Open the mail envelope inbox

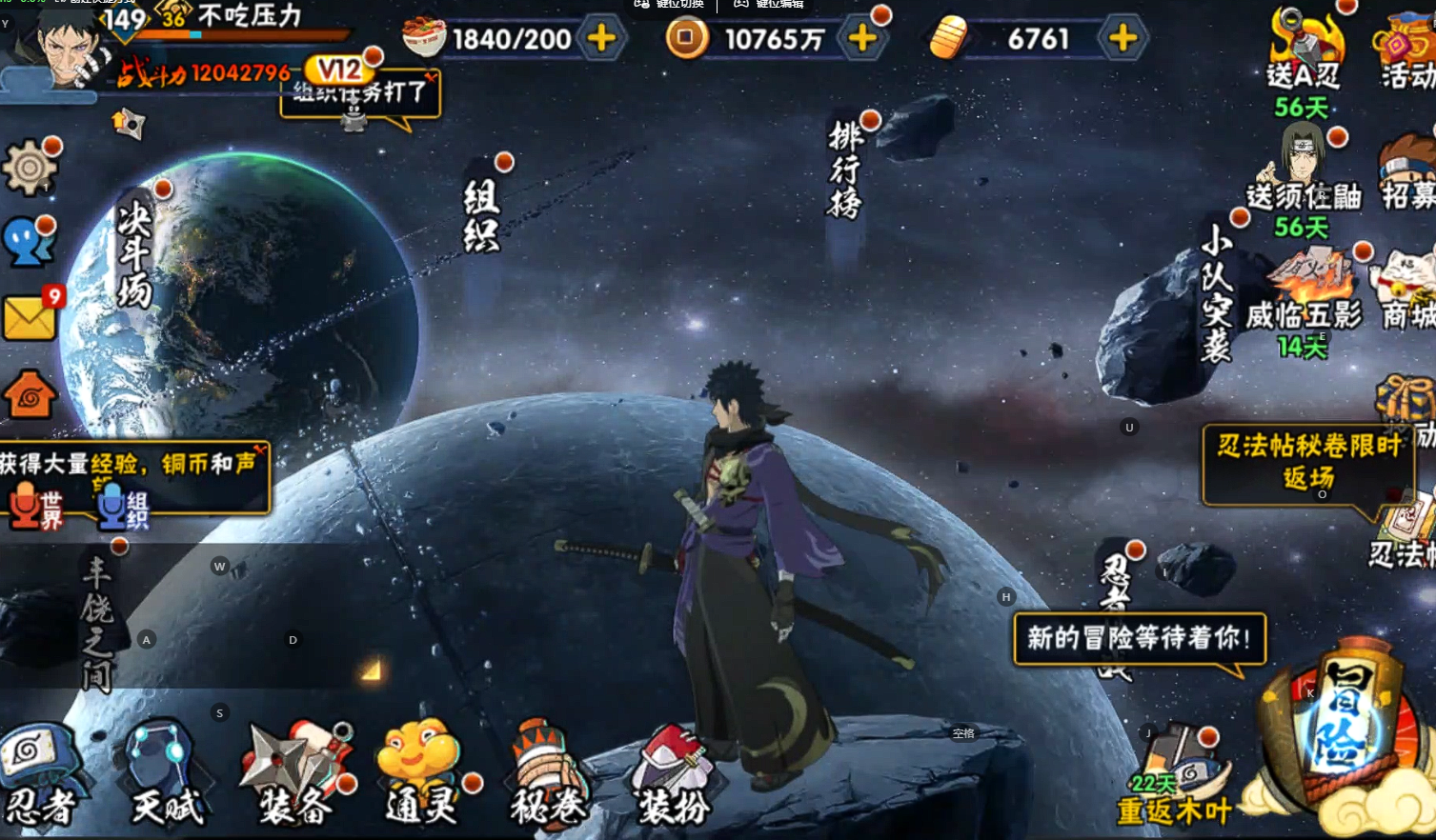(30, 317)
